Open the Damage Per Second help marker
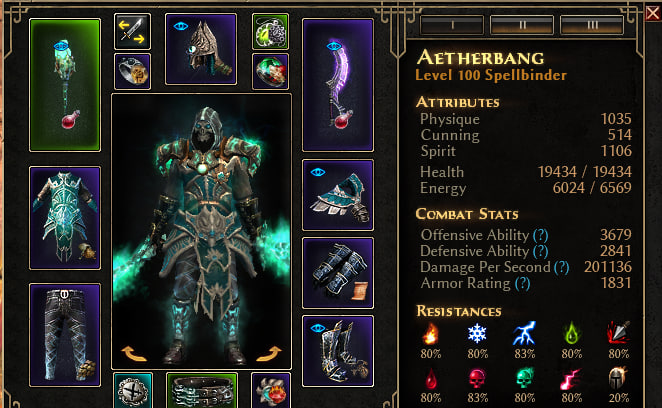The width and height of the screenshot is (662, 408). [x=561, y=267]
